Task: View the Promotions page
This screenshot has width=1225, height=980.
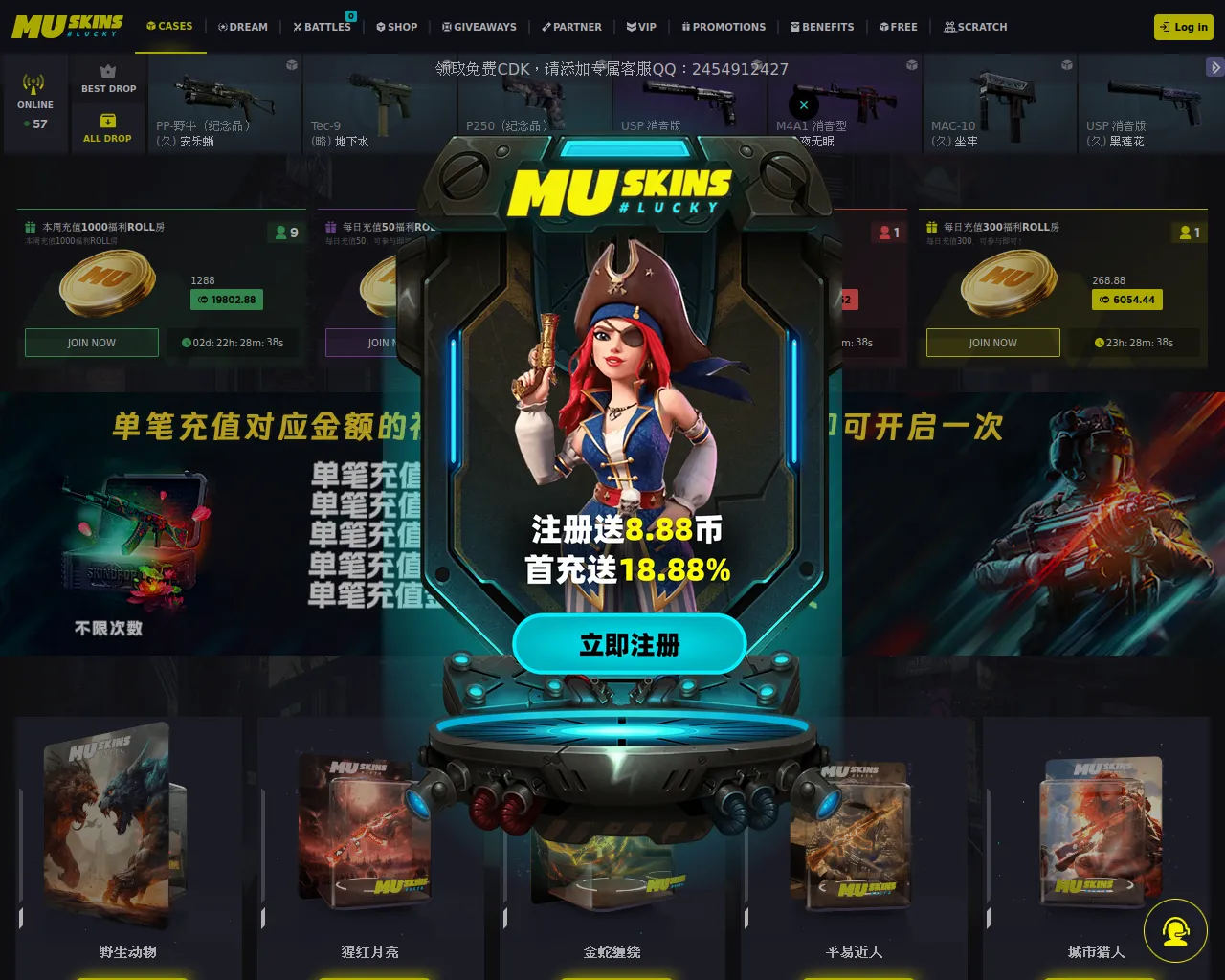Action: click(x=724, y=27)
